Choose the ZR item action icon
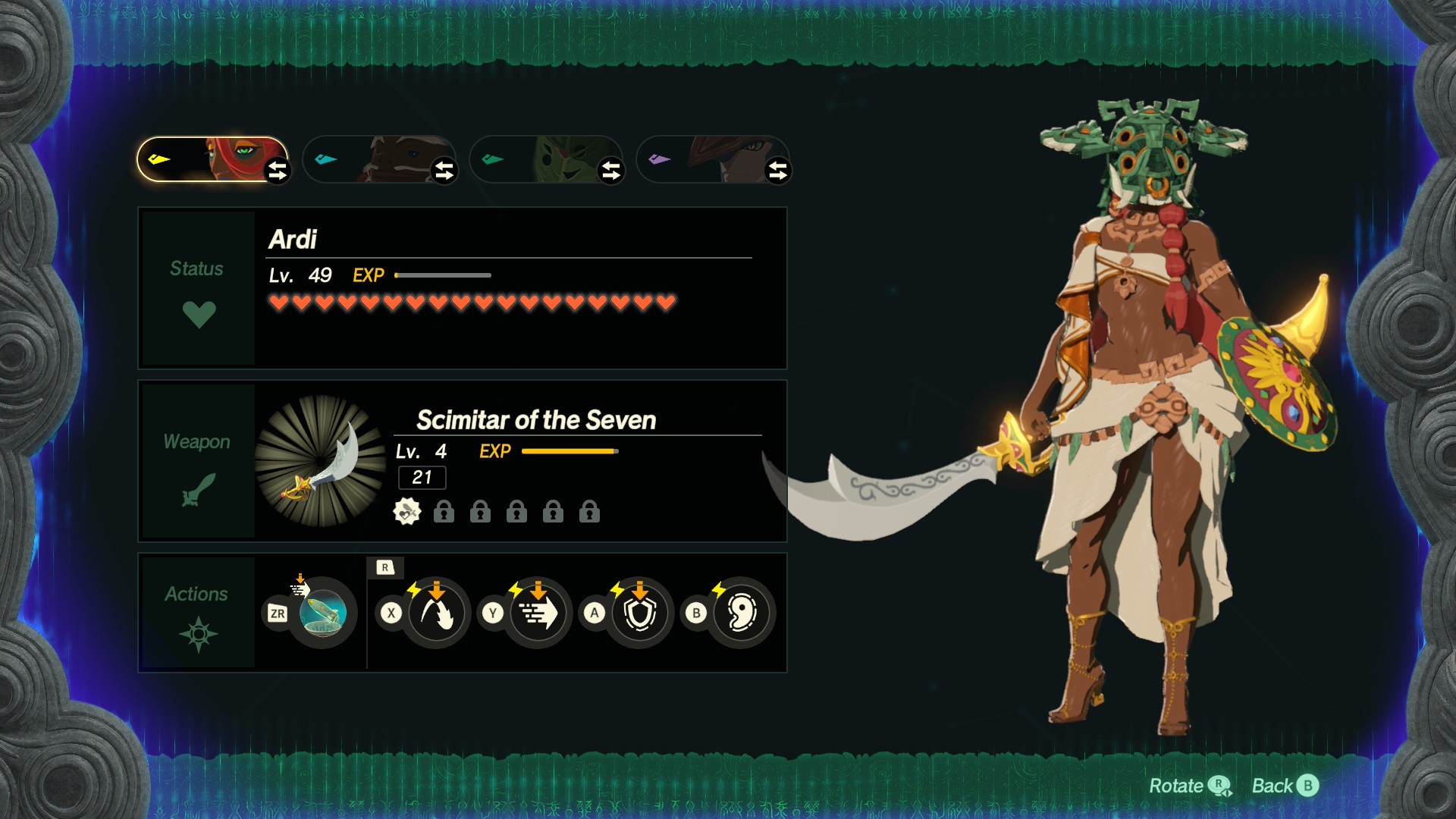 (322, 613)
